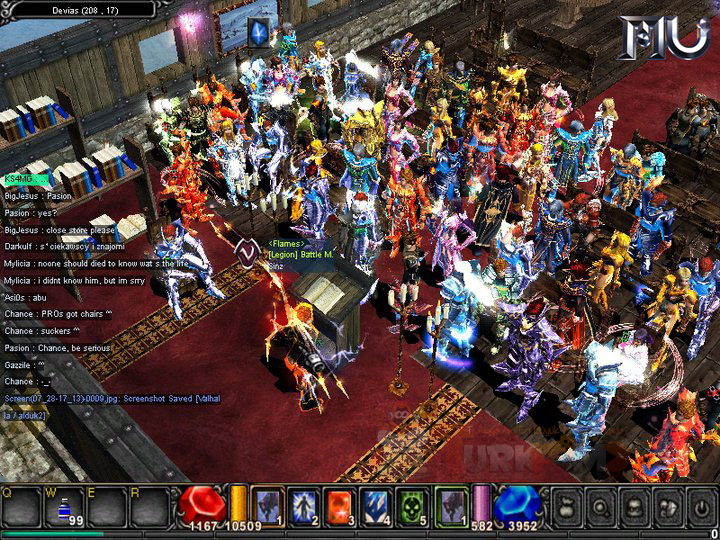Cast the orange fire skill in slot 3
The height and width of the screenshot is (540, 720).
pyautogui.click(x=339, y=506)
